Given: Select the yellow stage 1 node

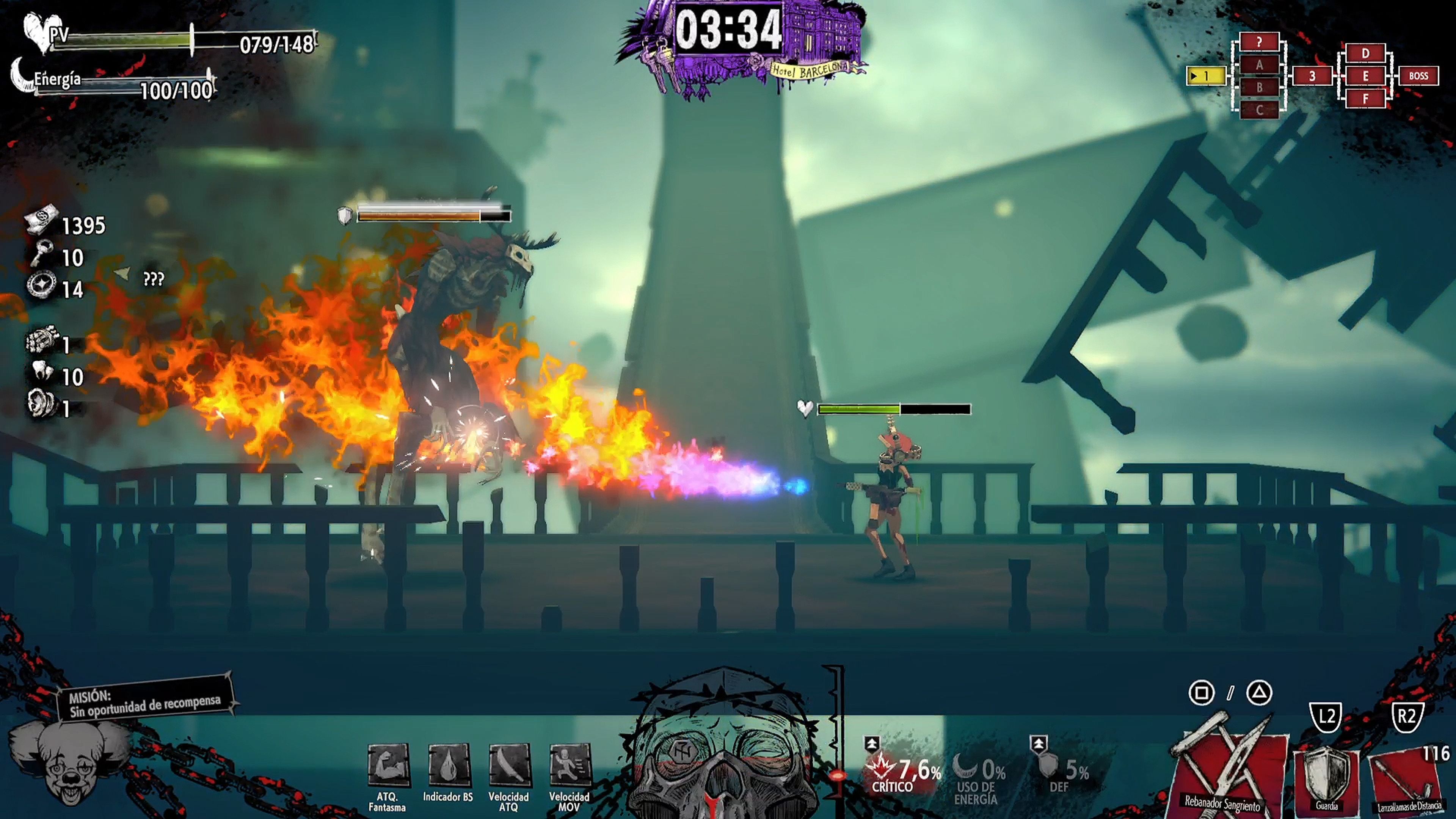Looking at the screenshot, I should point(1206,76).
